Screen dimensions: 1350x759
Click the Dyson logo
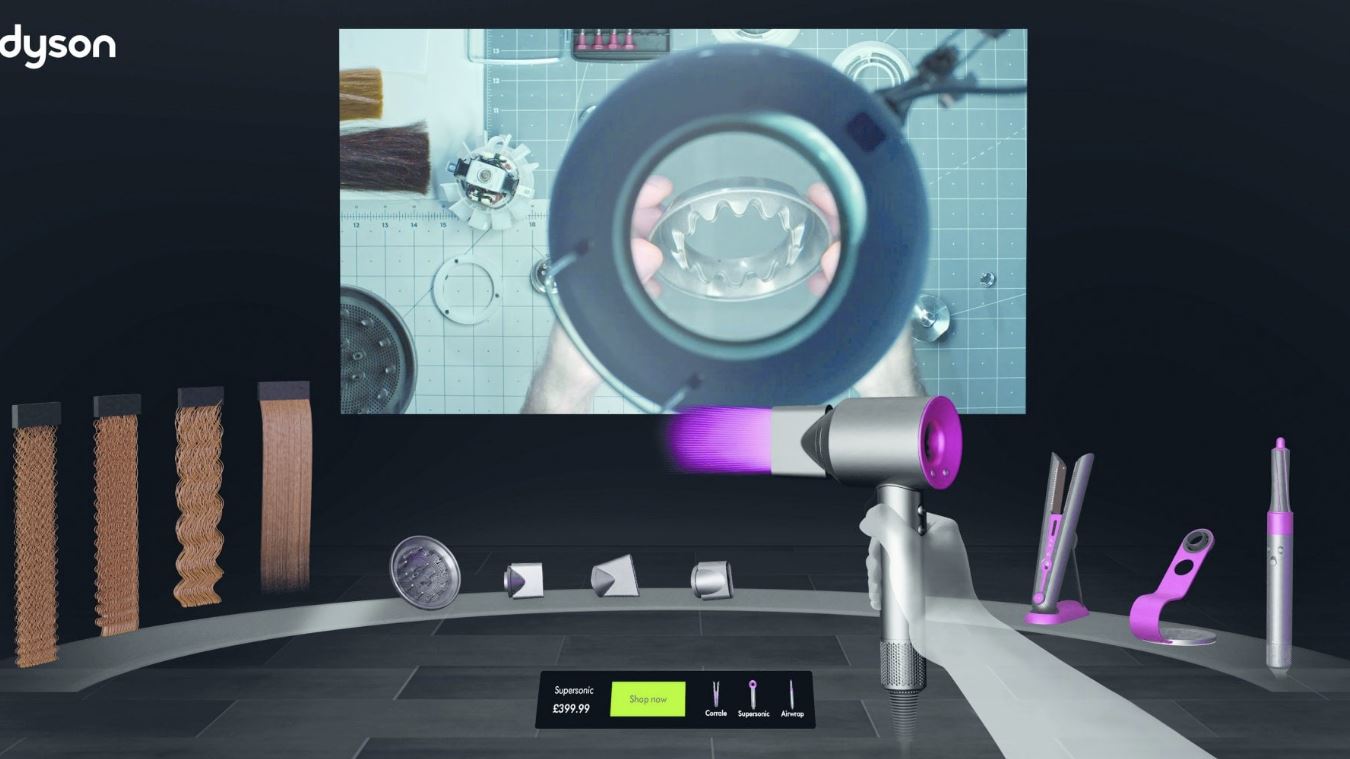(55, 44)
